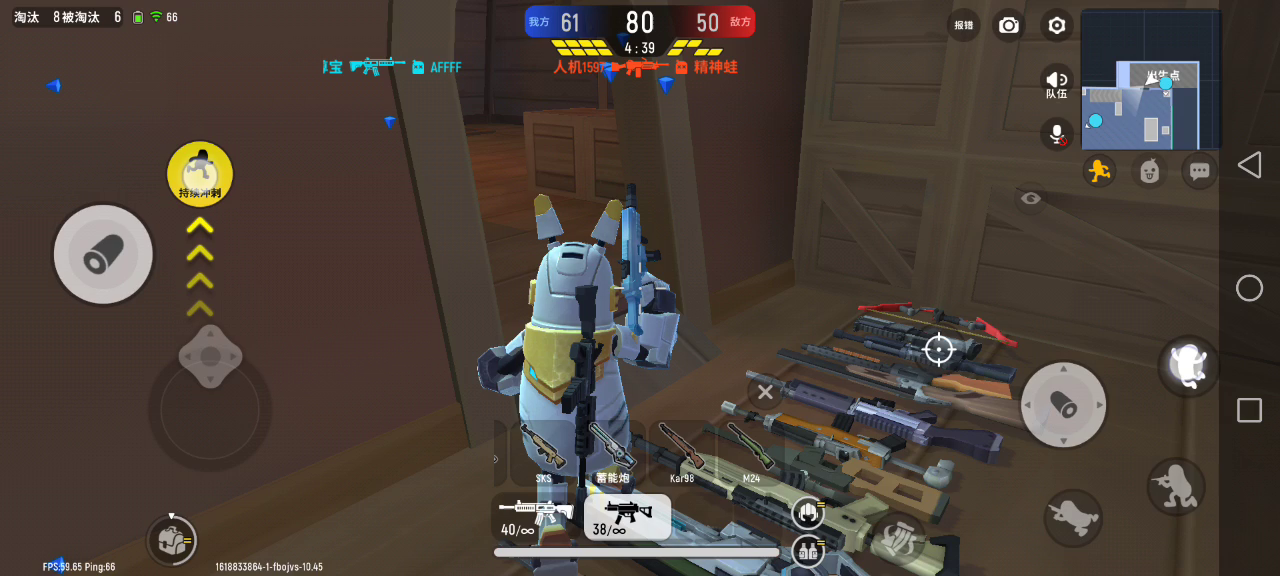Pick up the Kar98 rifle

[682, 452]
